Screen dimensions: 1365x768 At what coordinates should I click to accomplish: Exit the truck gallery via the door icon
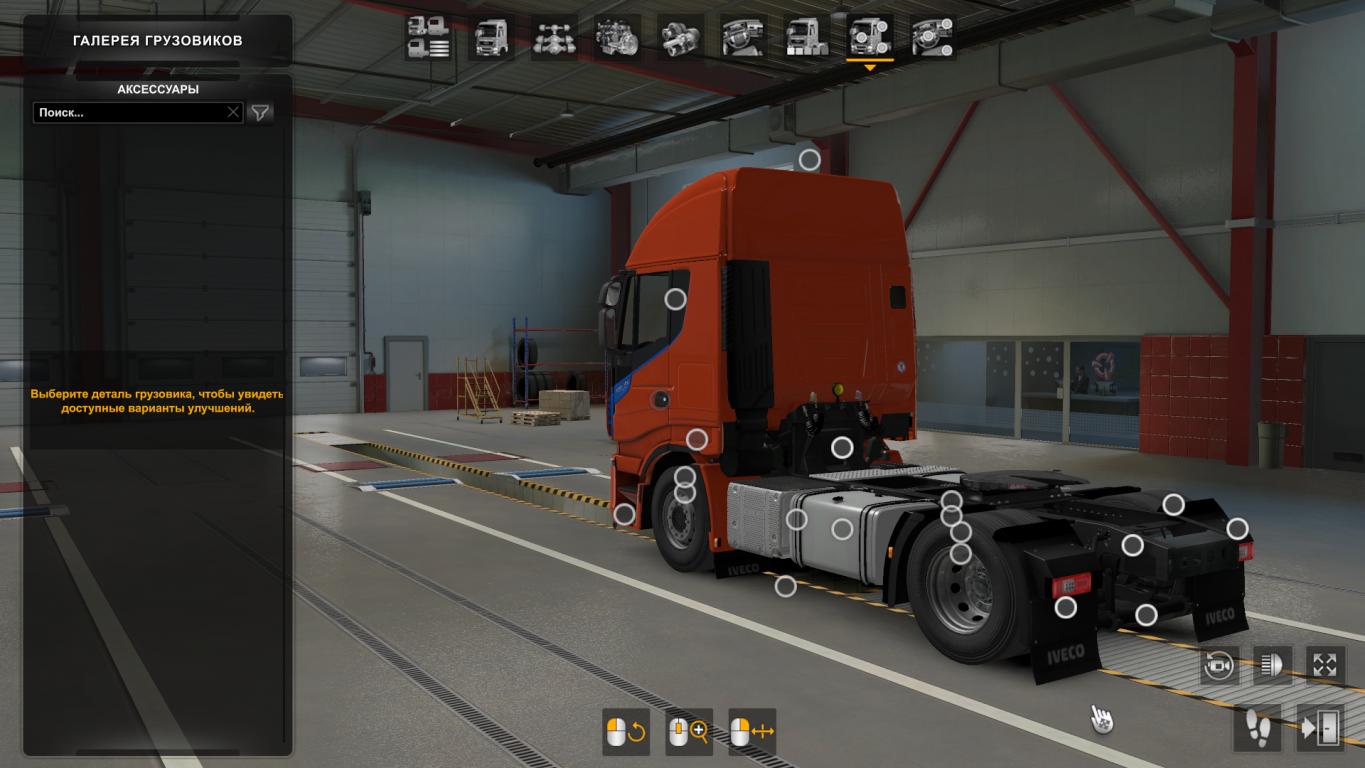click(x=1320, y=727)
